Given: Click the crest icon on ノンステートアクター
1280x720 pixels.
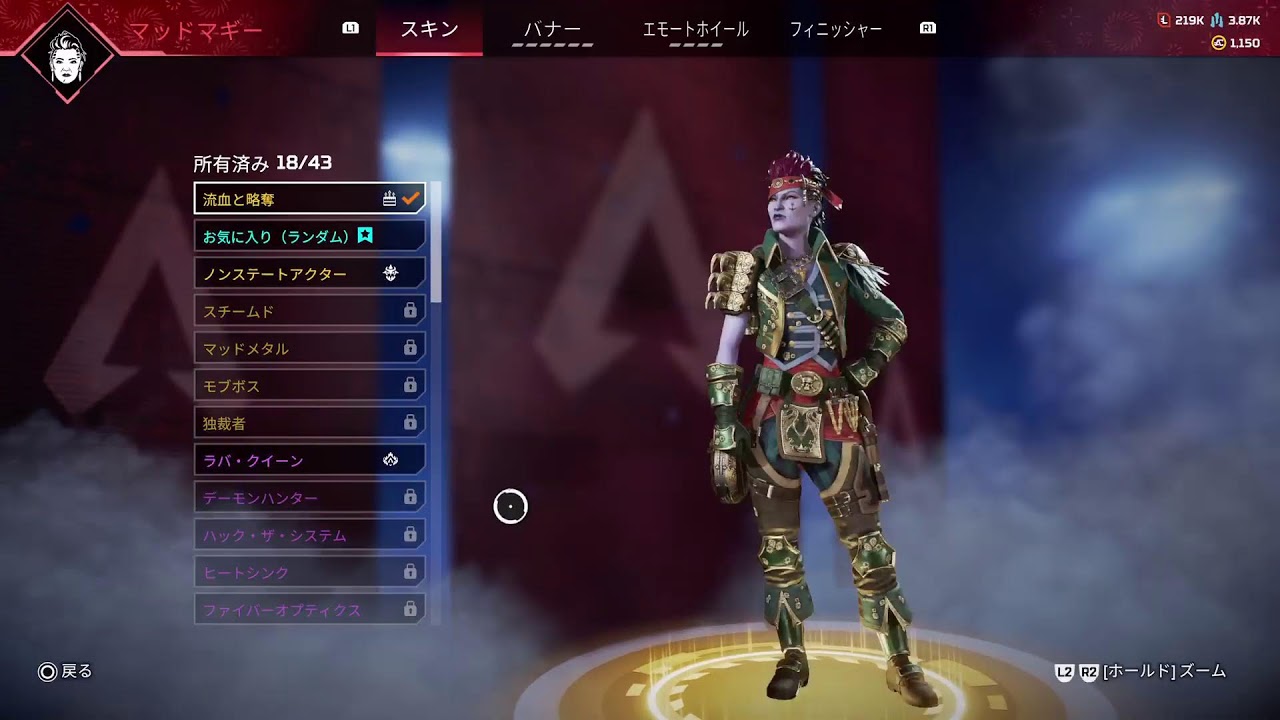Looking at the screenshot, I should click(391, 272).
